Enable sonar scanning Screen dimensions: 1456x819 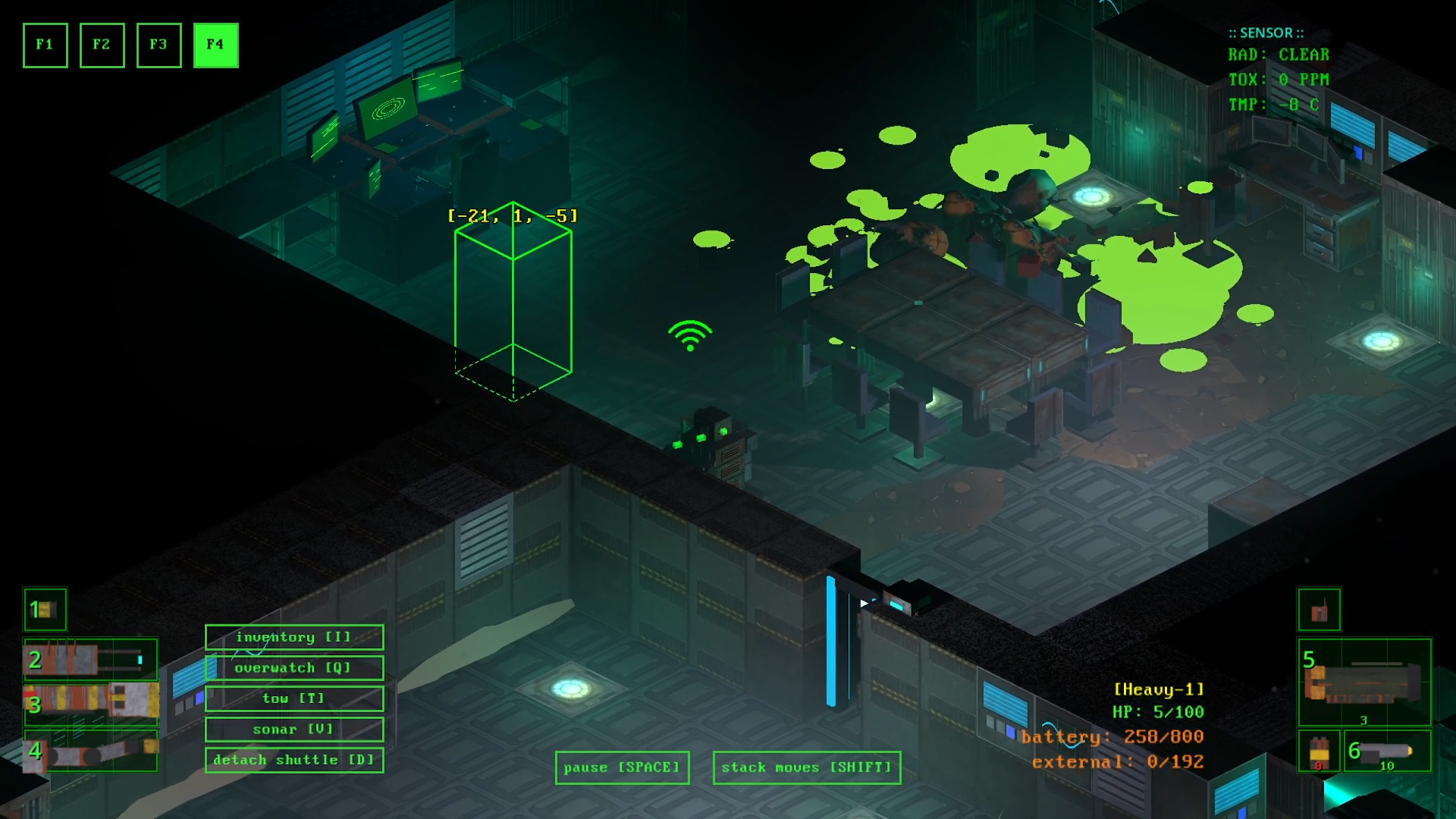coord(293,729)
